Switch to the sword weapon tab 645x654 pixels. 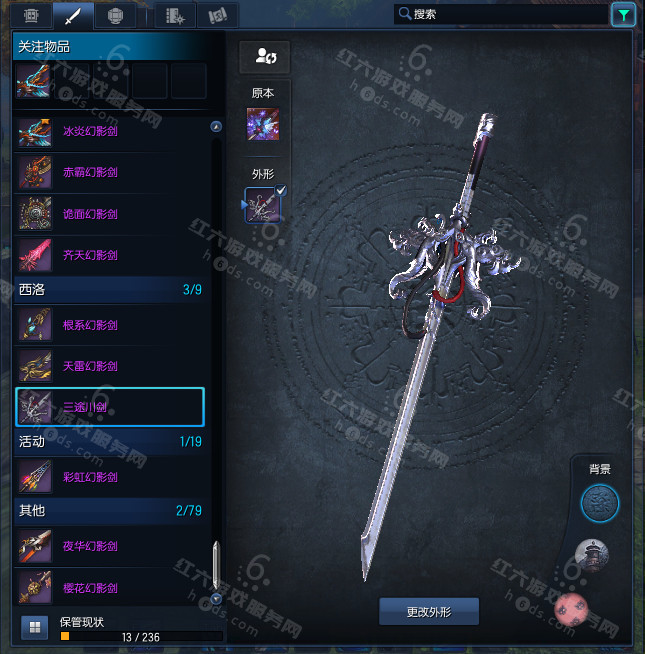pyautogui.click(x=72, y=15)
